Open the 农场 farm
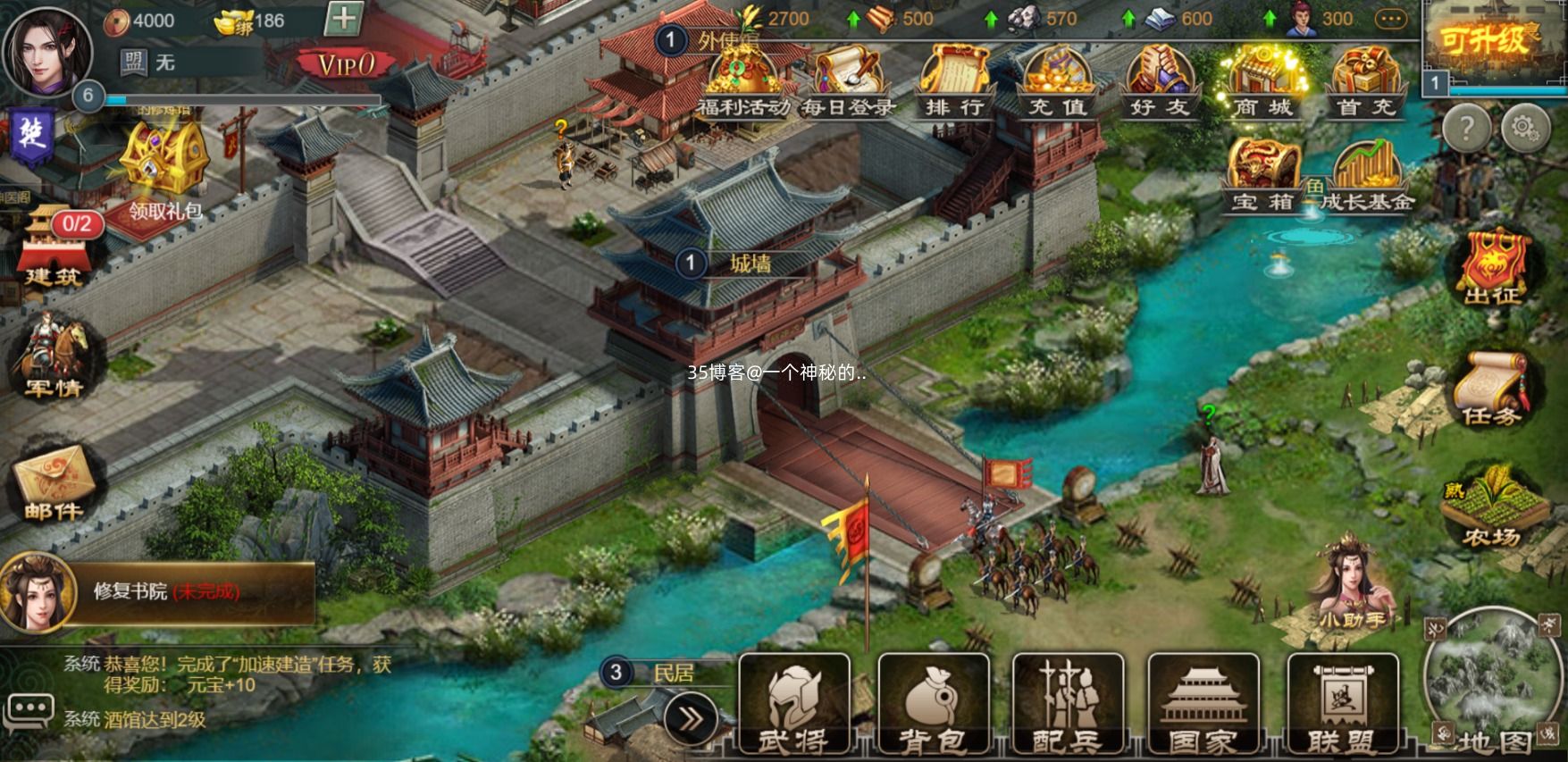1568x762 pixels. [1492, 507]
